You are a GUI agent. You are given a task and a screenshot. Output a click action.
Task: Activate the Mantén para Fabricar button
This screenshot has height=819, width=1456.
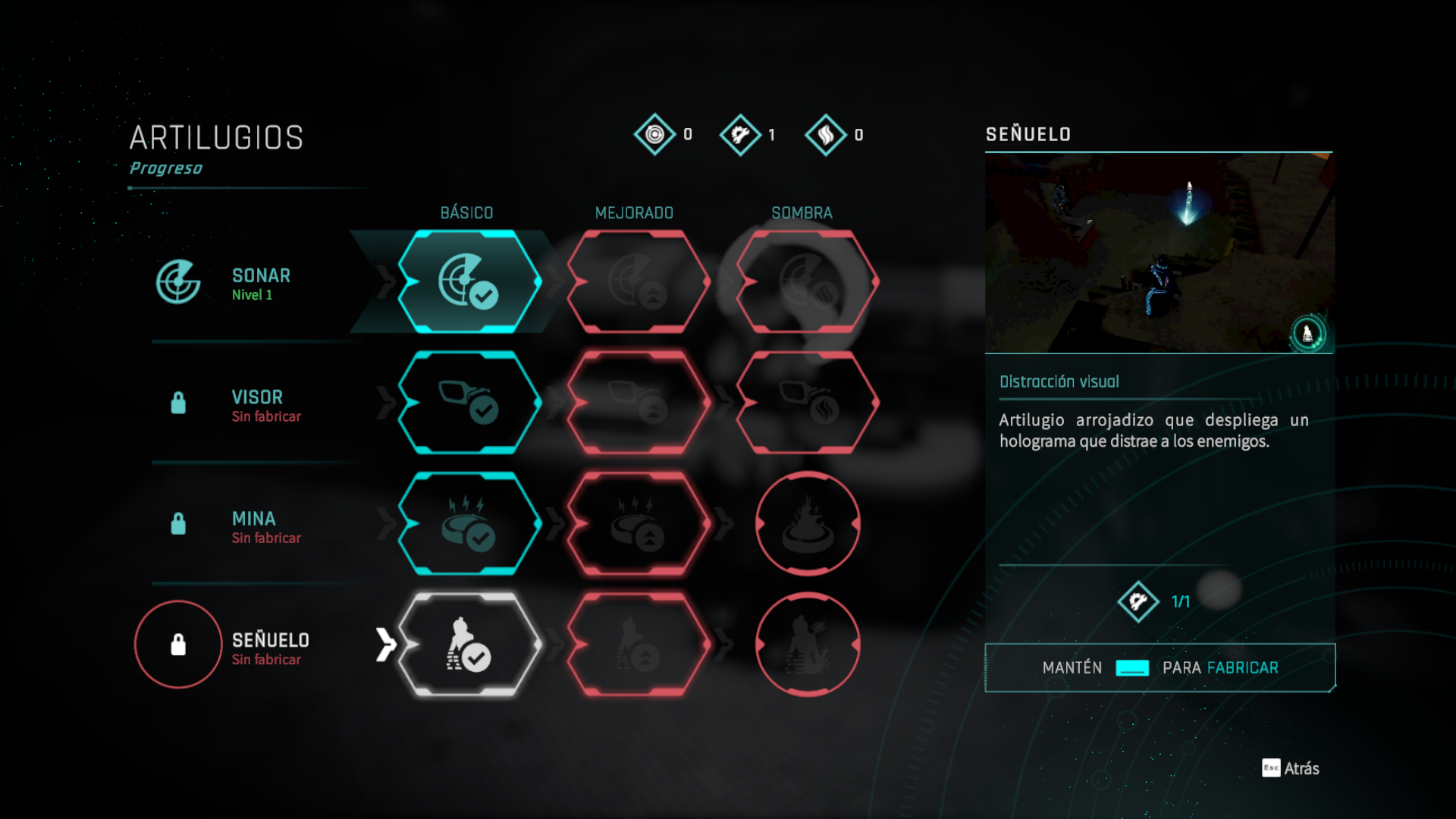point(1159,668)
